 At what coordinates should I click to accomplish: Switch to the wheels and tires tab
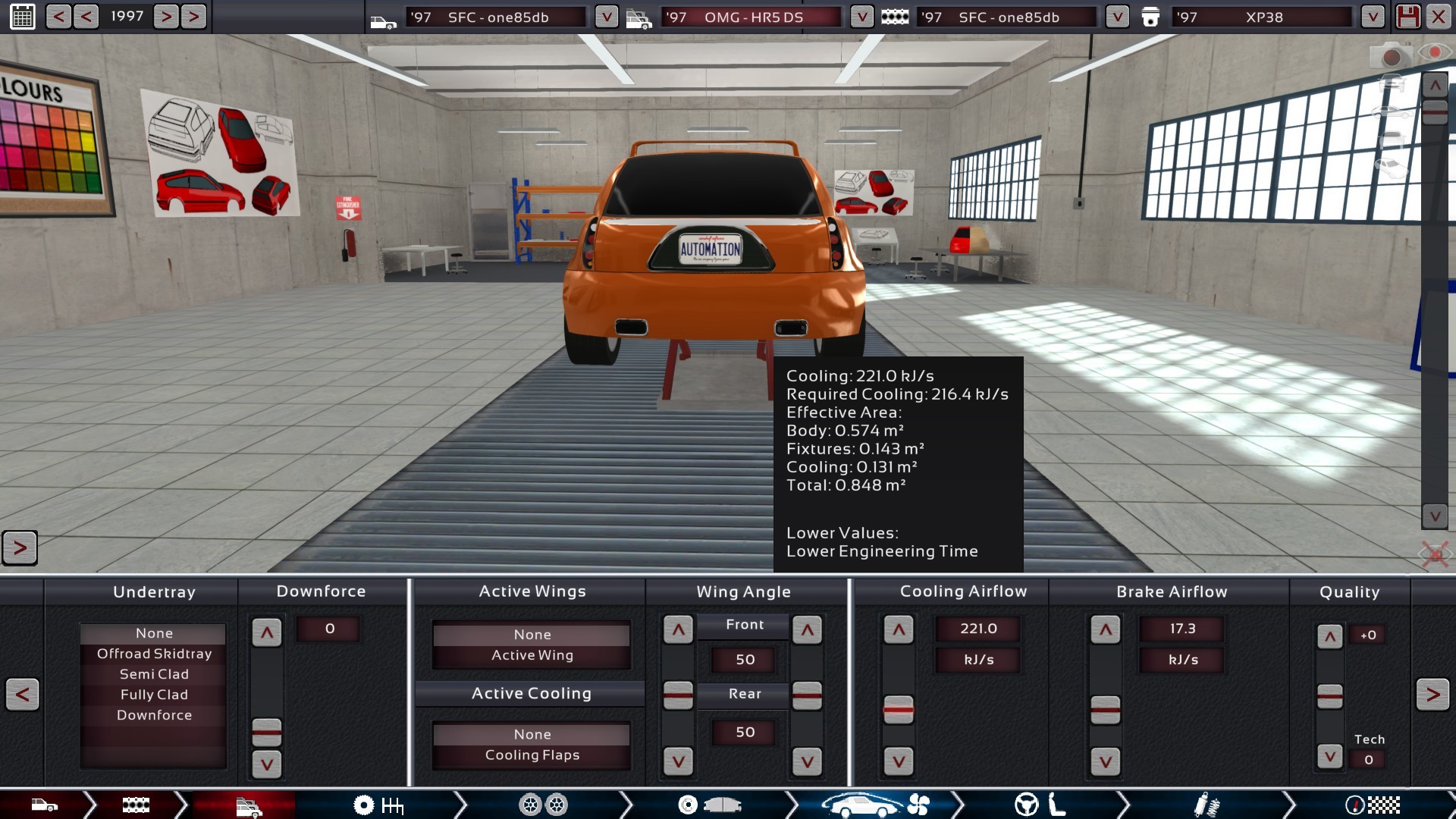[x=543, y=805]
